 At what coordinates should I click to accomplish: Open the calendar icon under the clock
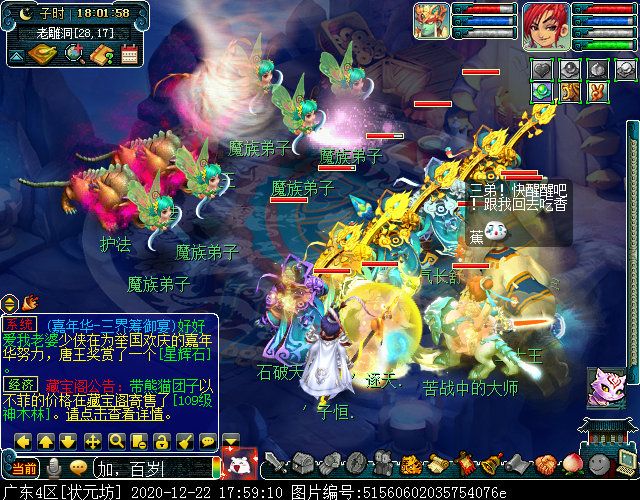[x=128, y=55]
